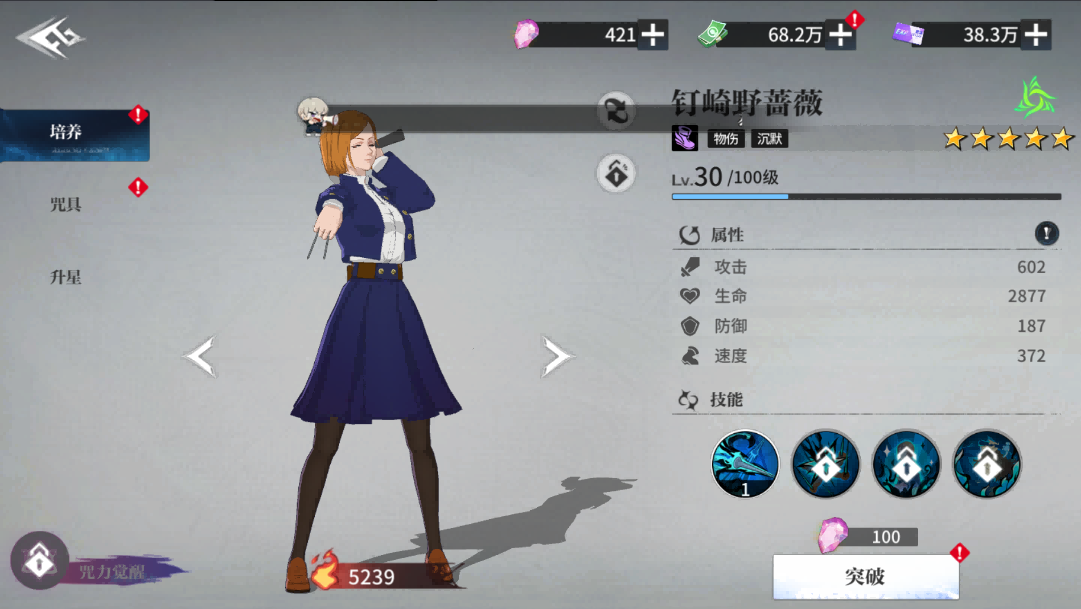
Task: Add more green cash with the plus button
Action: (842, 35)
